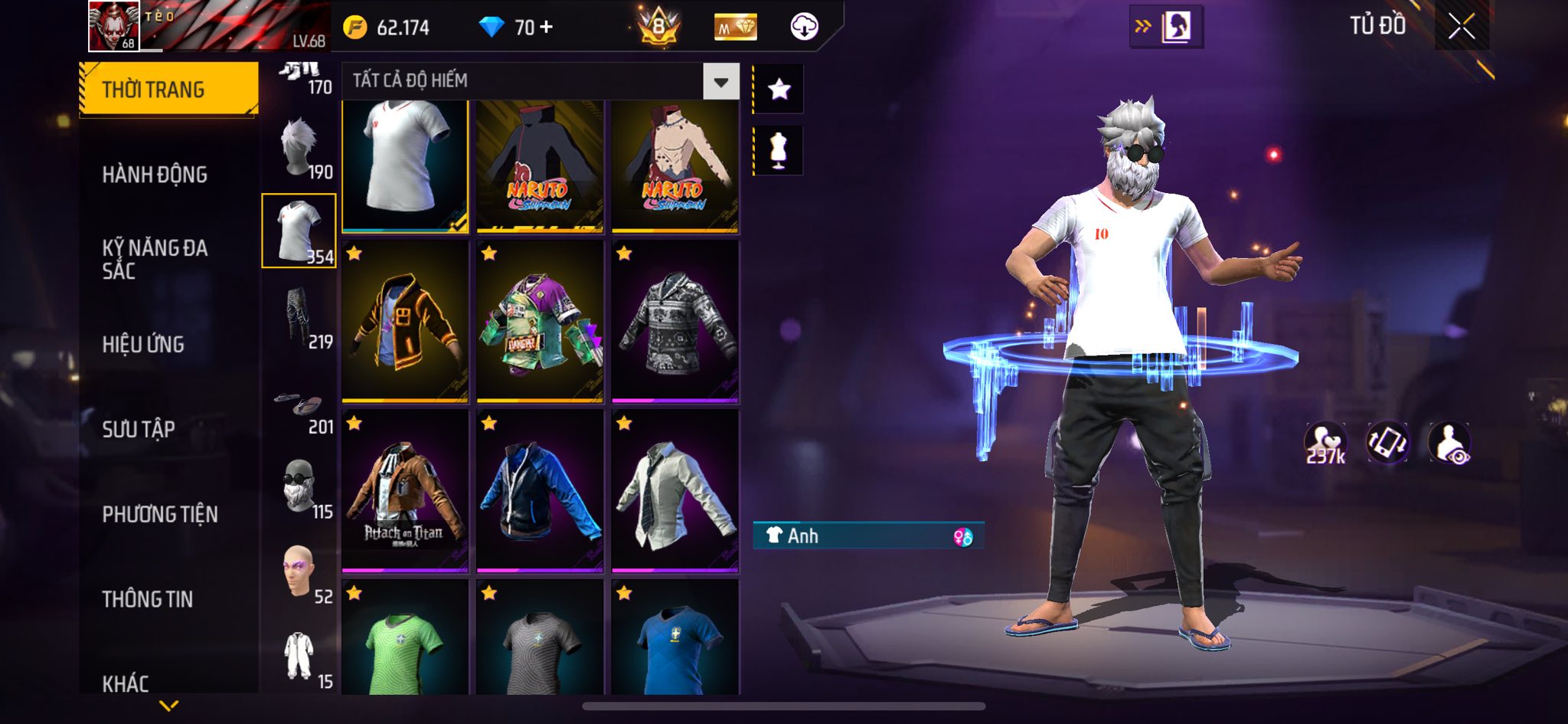Expand the Tất Cả Độ Hiếm dropdown
1568x724 pixels.
tap(720, 82)
